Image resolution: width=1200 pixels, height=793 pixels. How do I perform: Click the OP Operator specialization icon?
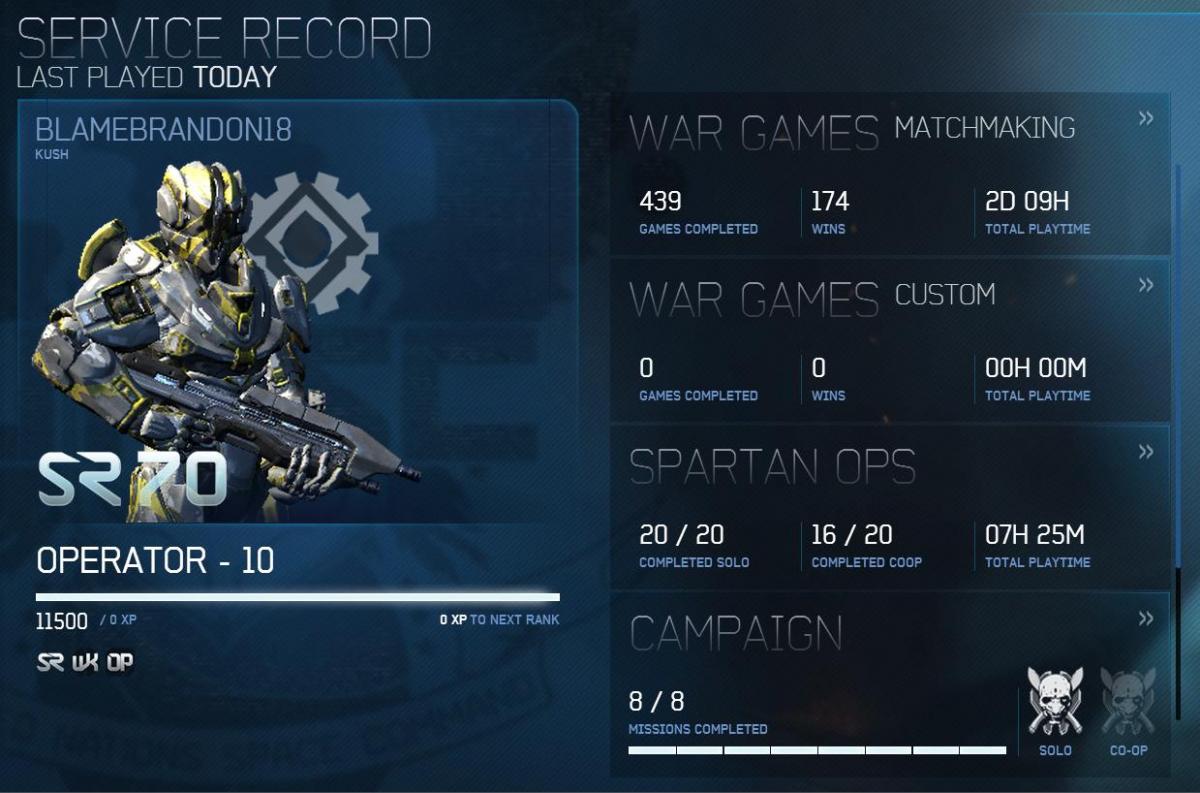(119, 663)
